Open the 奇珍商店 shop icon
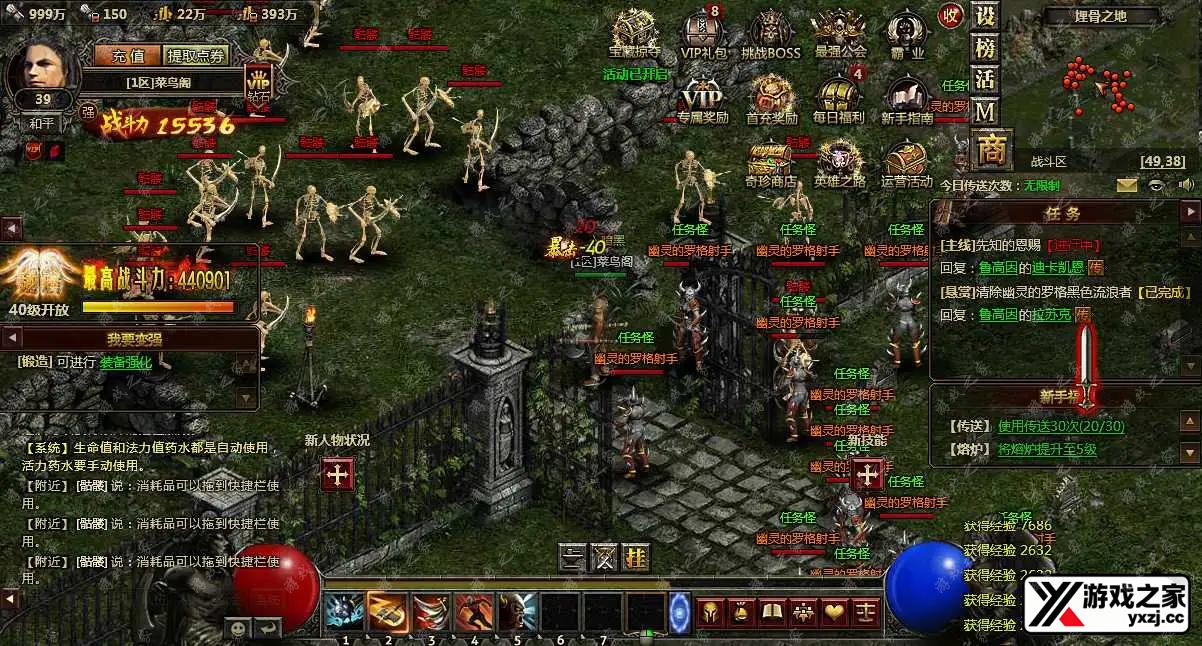Screen dimensions: 1202x646 (x=770, y=162)
